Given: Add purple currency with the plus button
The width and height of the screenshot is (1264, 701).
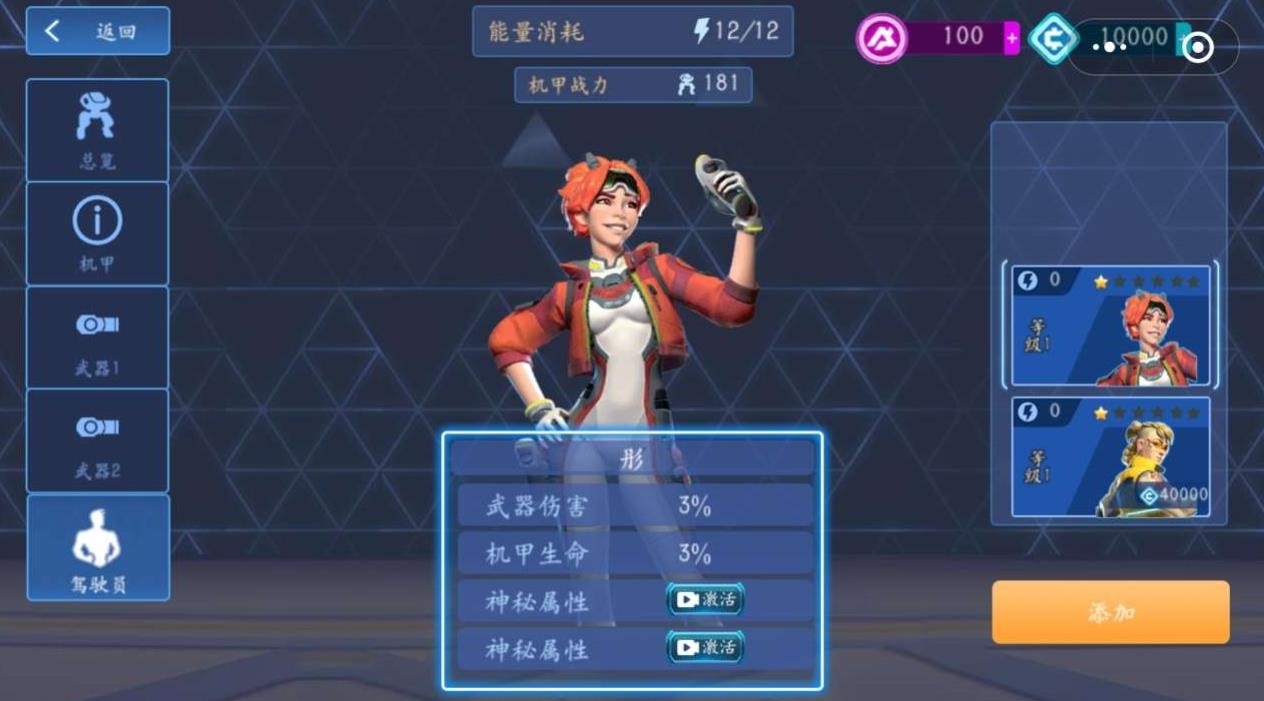Looking at the screenshot, I should 1012,39.
